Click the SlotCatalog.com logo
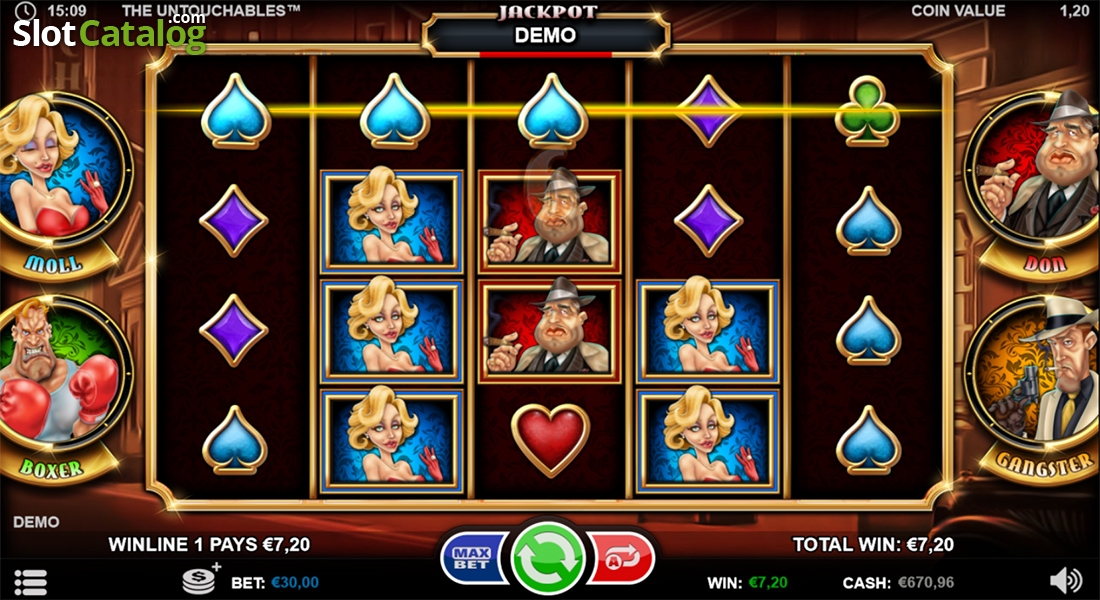 tap(109, 34)
